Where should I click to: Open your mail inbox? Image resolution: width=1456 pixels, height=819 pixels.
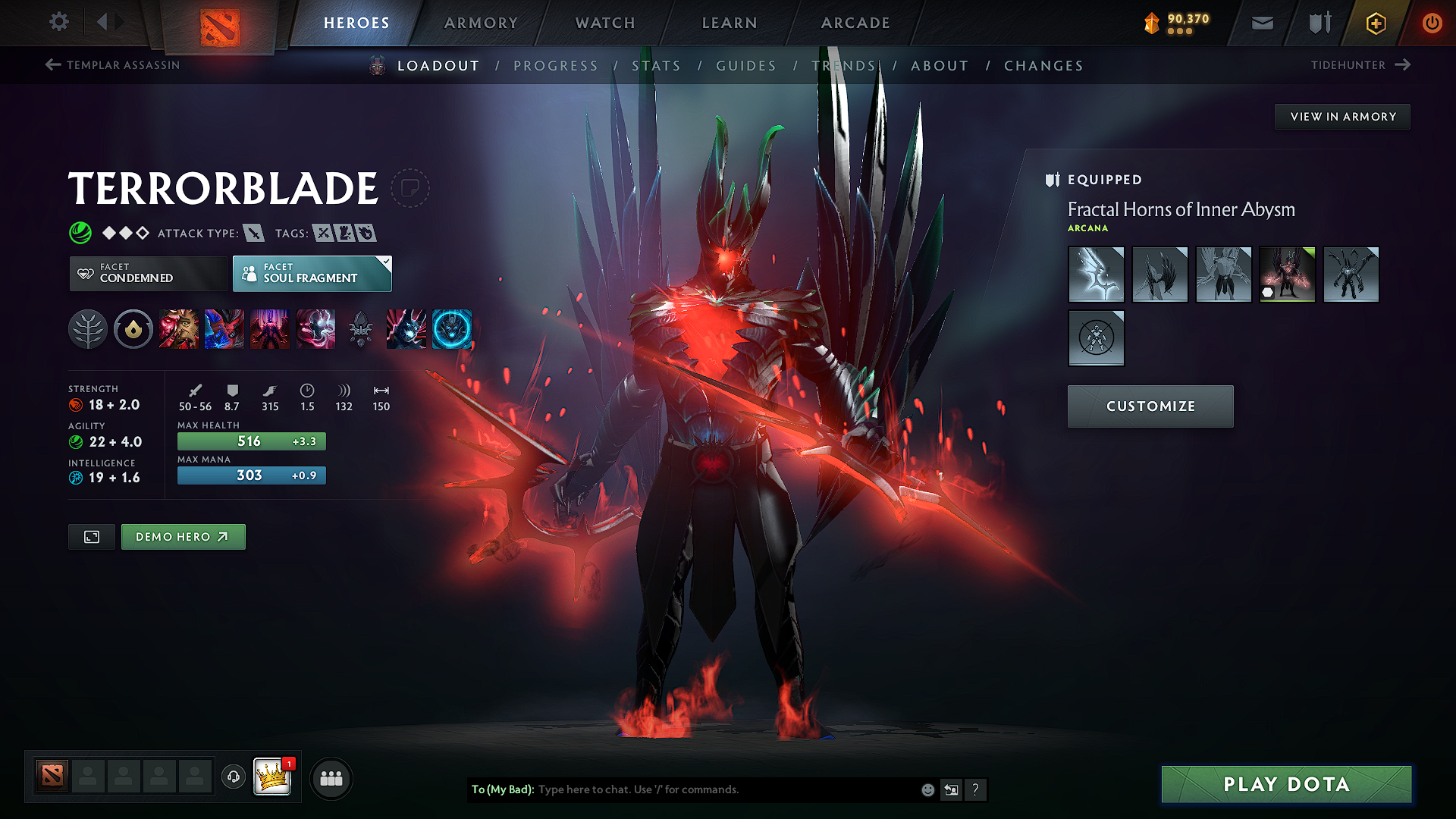click(1261, 23)
